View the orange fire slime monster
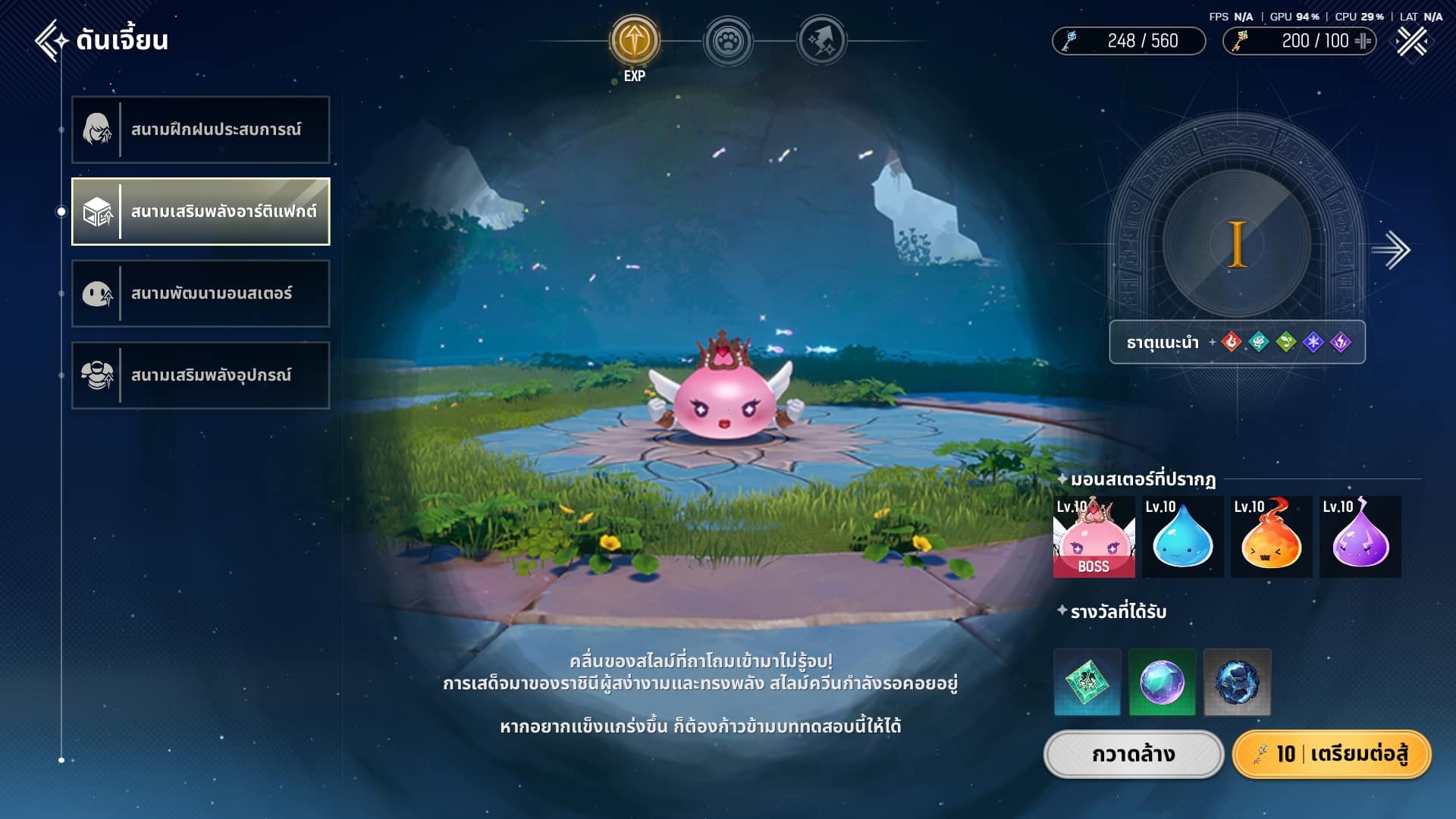1456x819 pixels. [x=1271, y=537]
